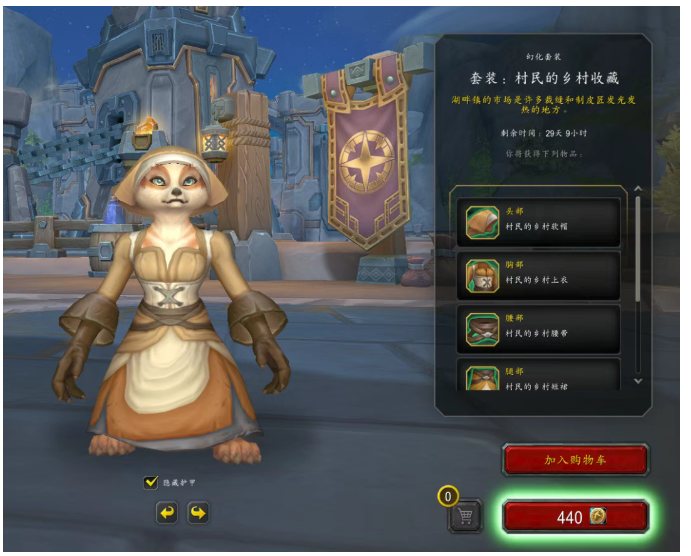Screen dimensions: 691x556
Task: Click the item list's scroll-up arrow
Action: (x=638, y=190)
